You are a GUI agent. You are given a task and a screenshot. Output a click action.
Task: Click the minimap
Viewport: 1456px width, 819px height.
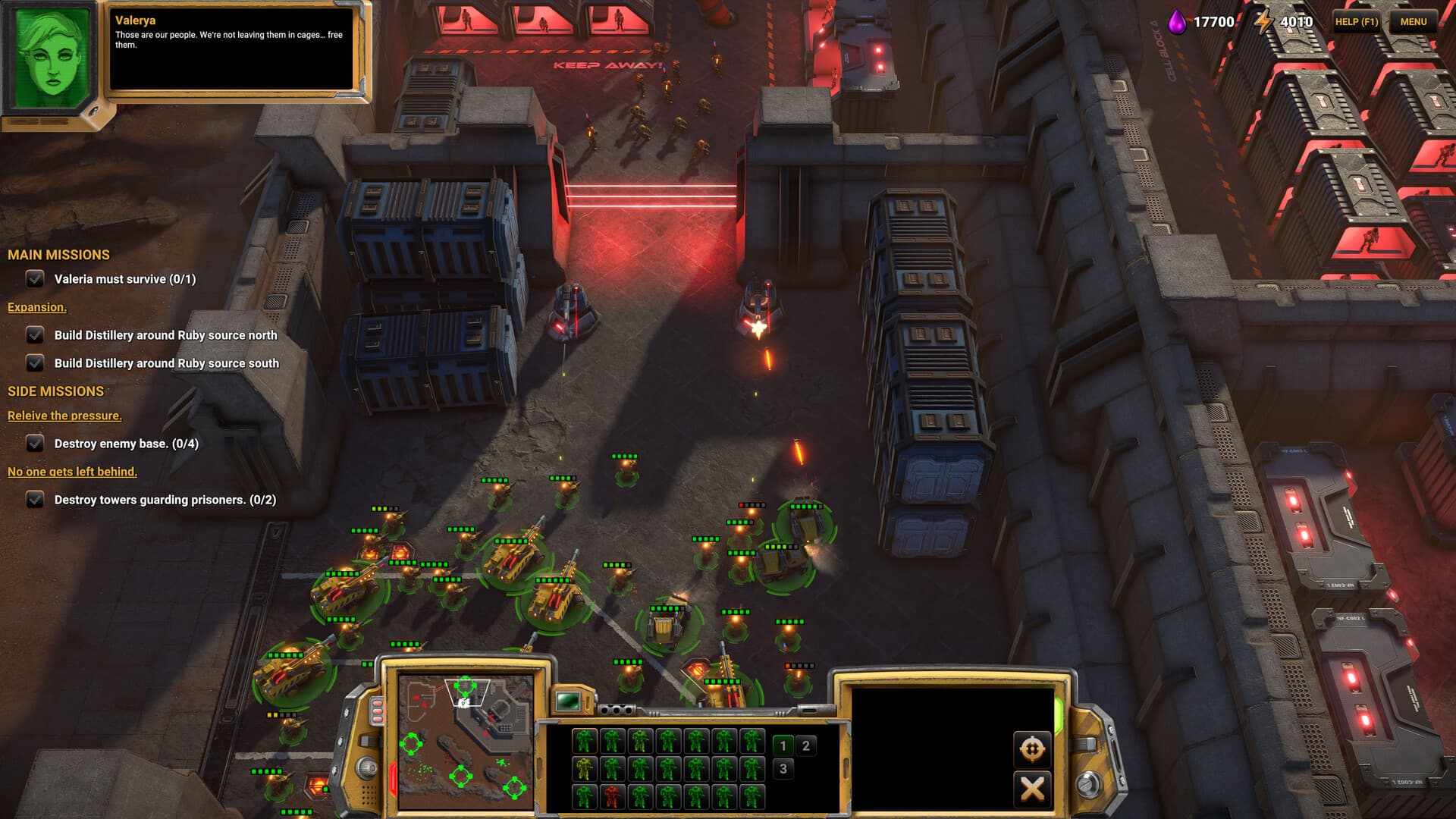(x=466, y=742)
